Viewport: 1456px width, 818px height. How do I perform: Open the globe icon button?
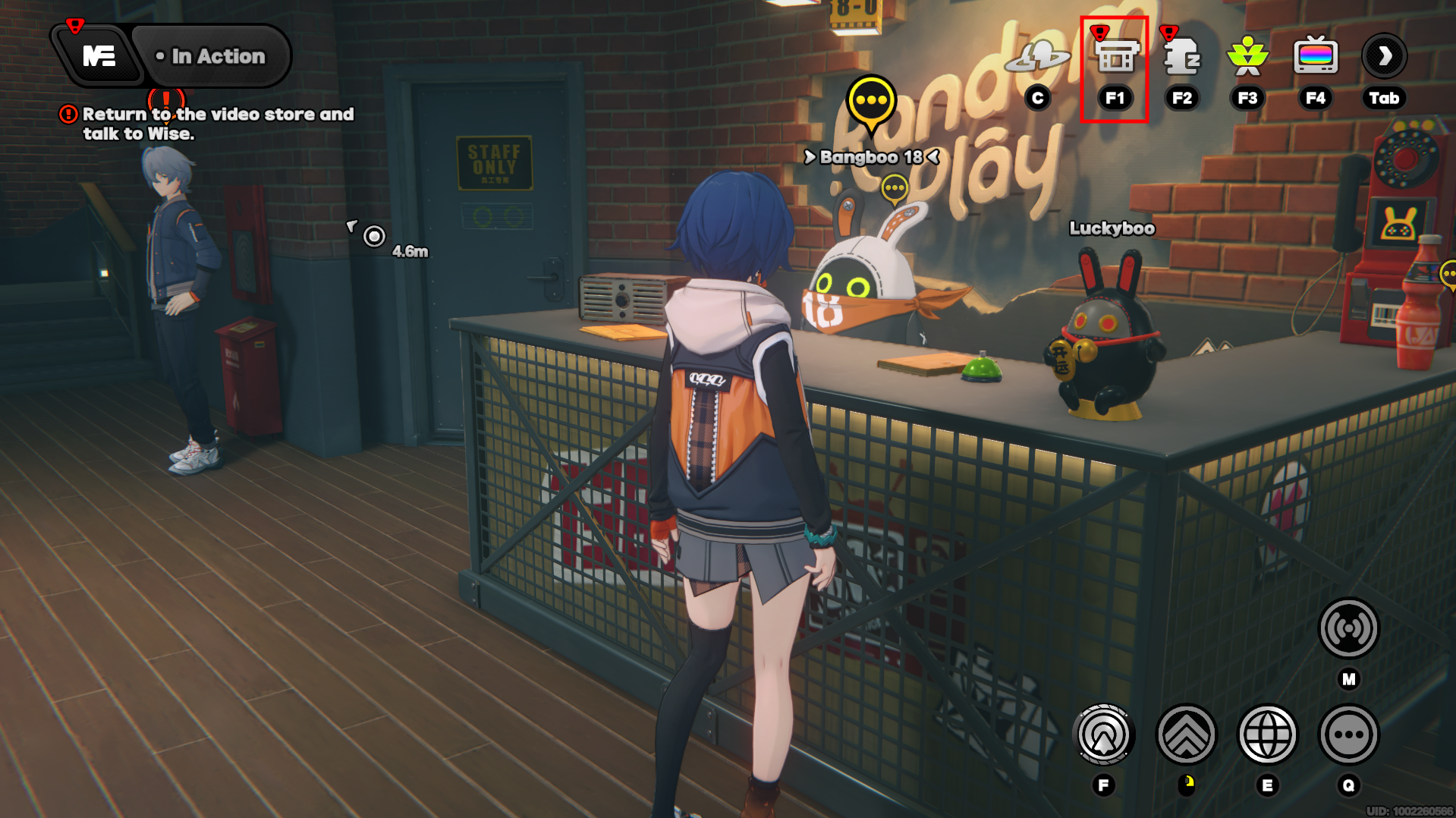point(1267,735)
